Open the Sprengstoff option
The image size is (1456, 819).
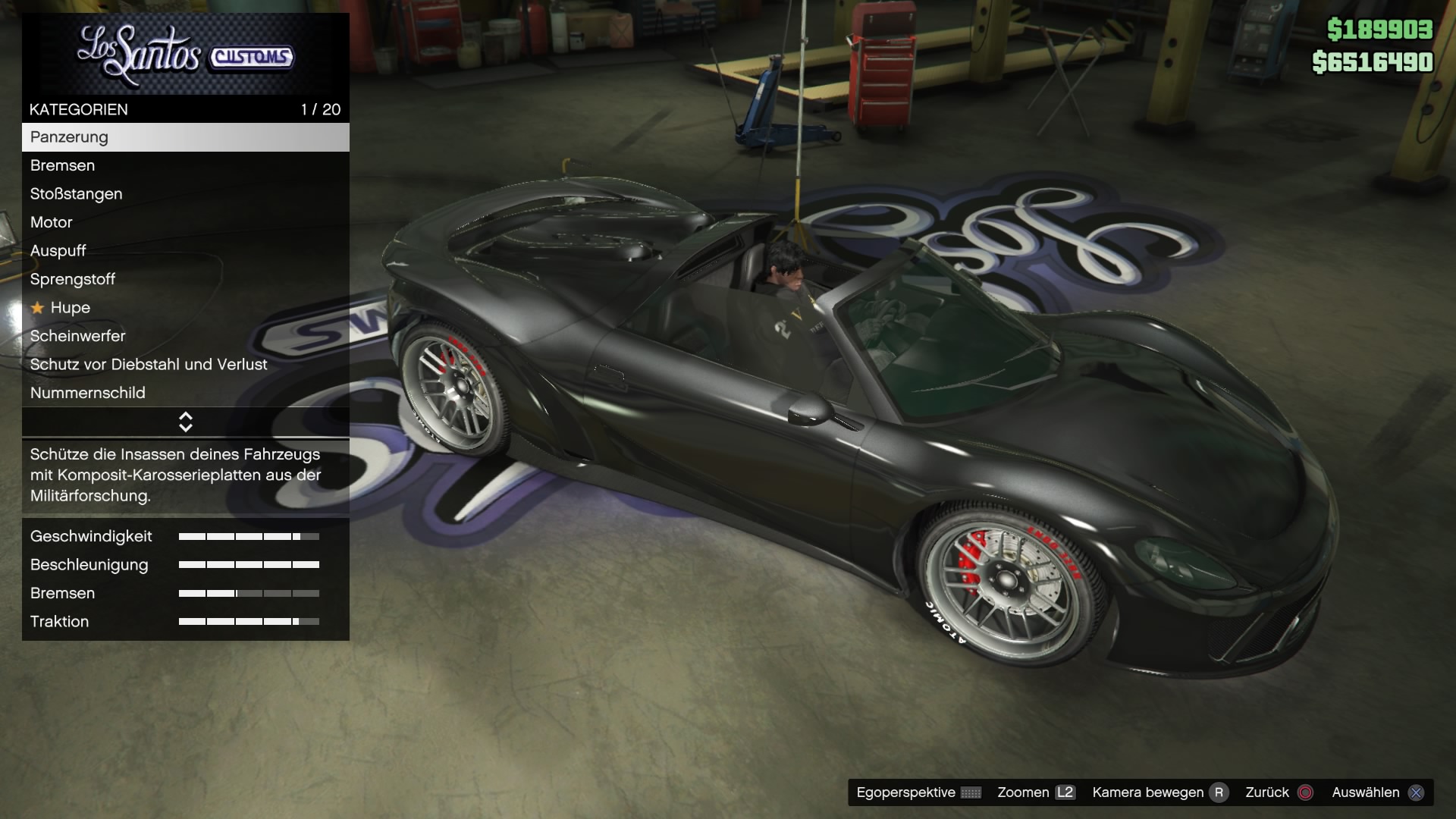coord(185,279)
